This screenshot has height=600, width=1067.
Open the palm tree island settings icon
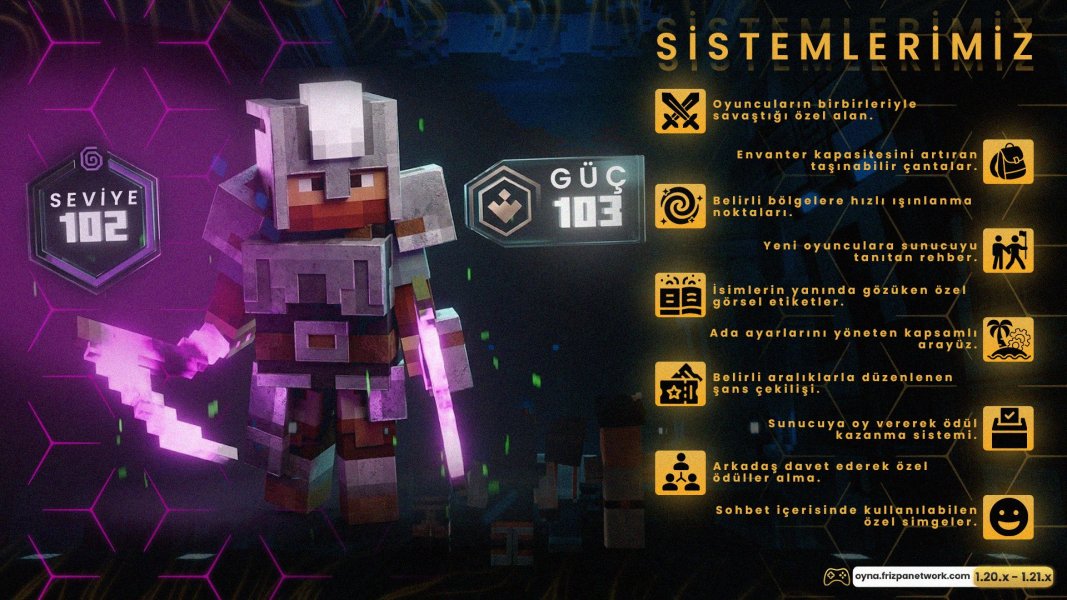point(1008,339)
